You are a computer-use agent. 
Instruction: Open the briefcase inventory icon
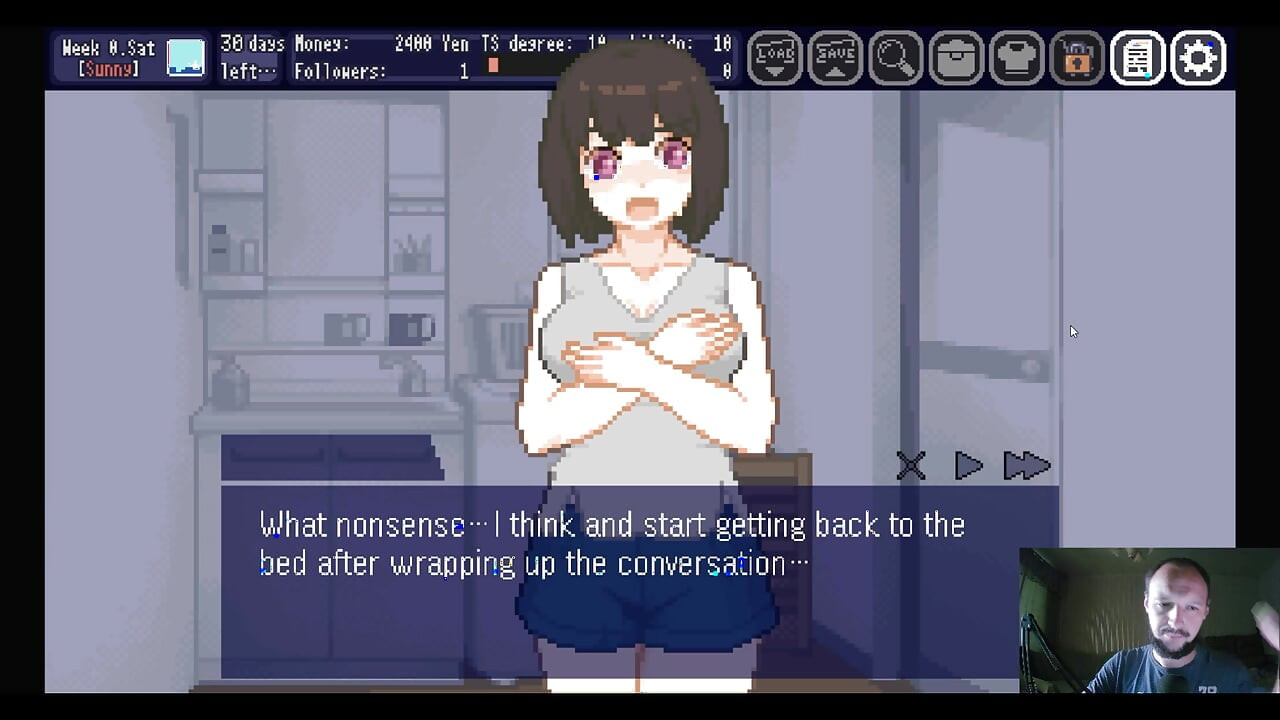point(956,58)
